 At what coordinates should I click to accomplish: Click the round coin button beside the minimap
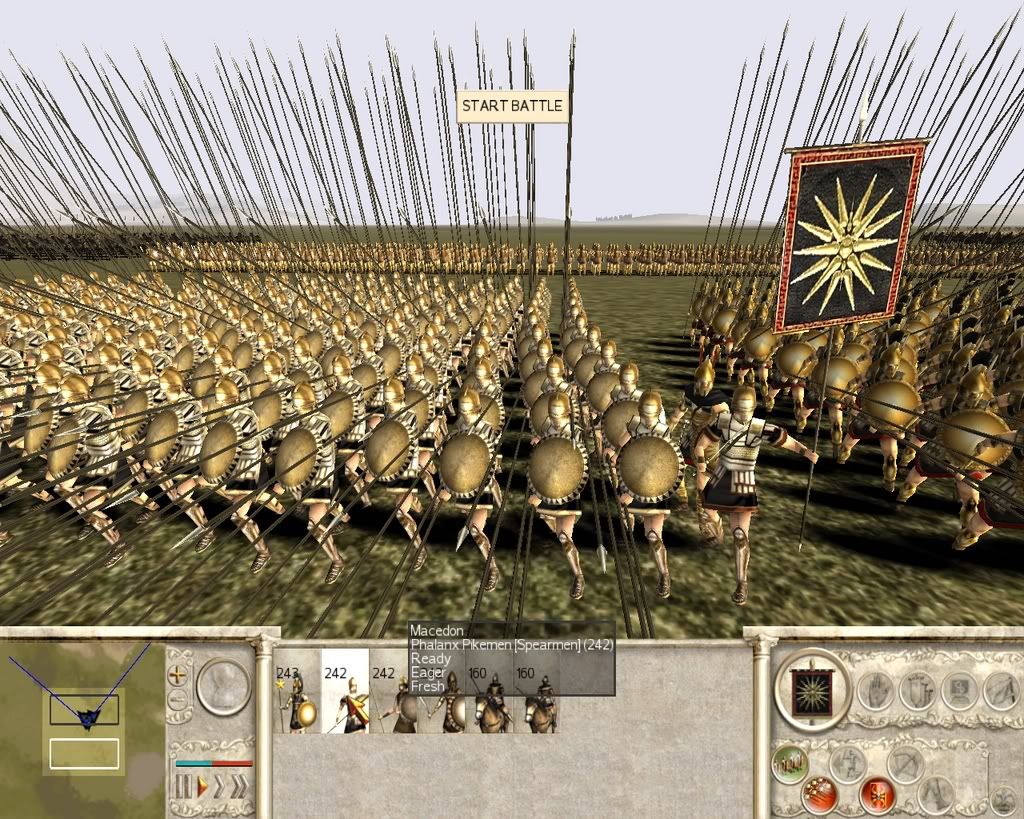pos(223,686)
